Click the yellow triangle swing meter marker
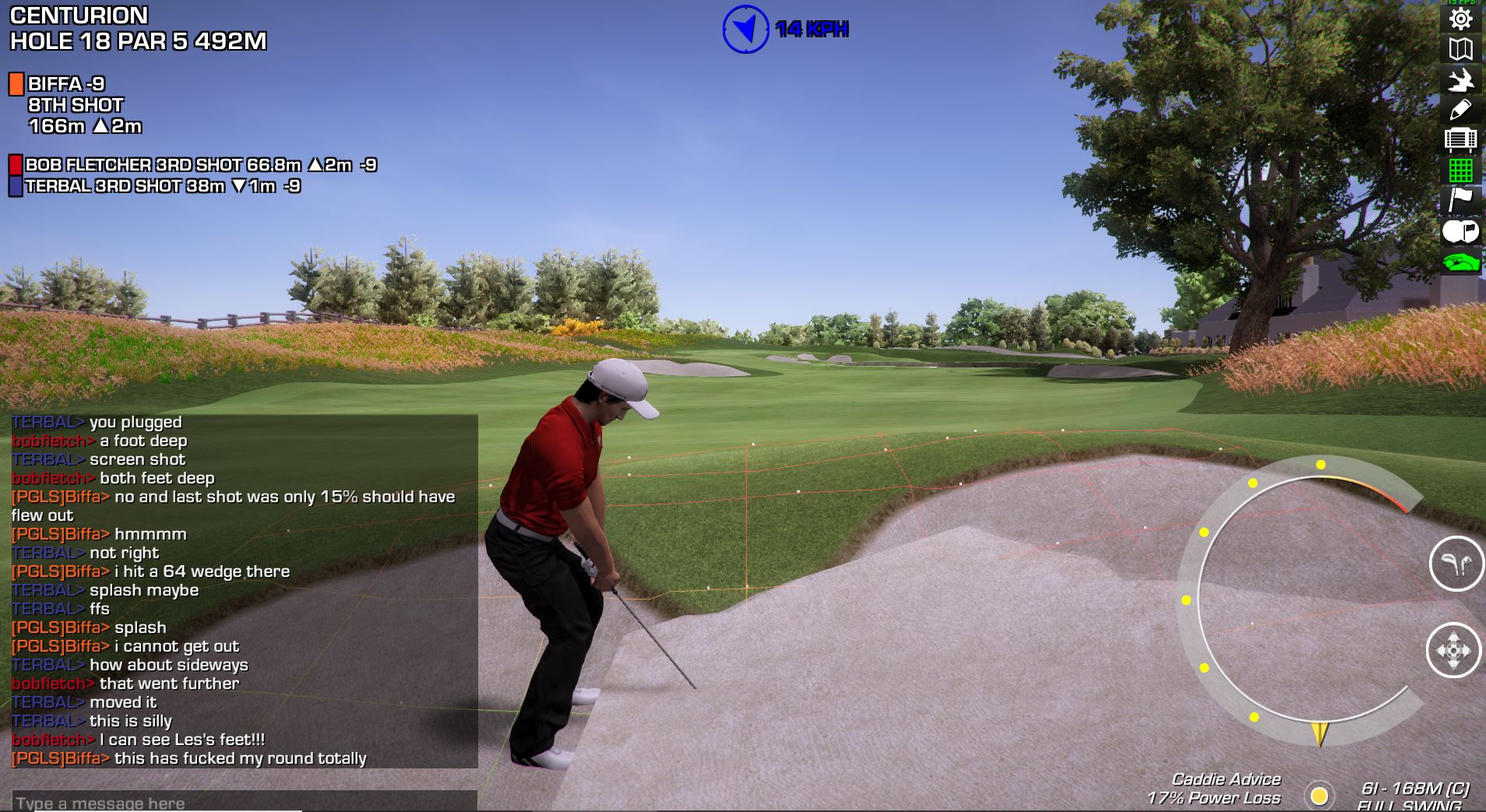The width and height of the screenshot is (1486, 812). tap(1319, 733)
